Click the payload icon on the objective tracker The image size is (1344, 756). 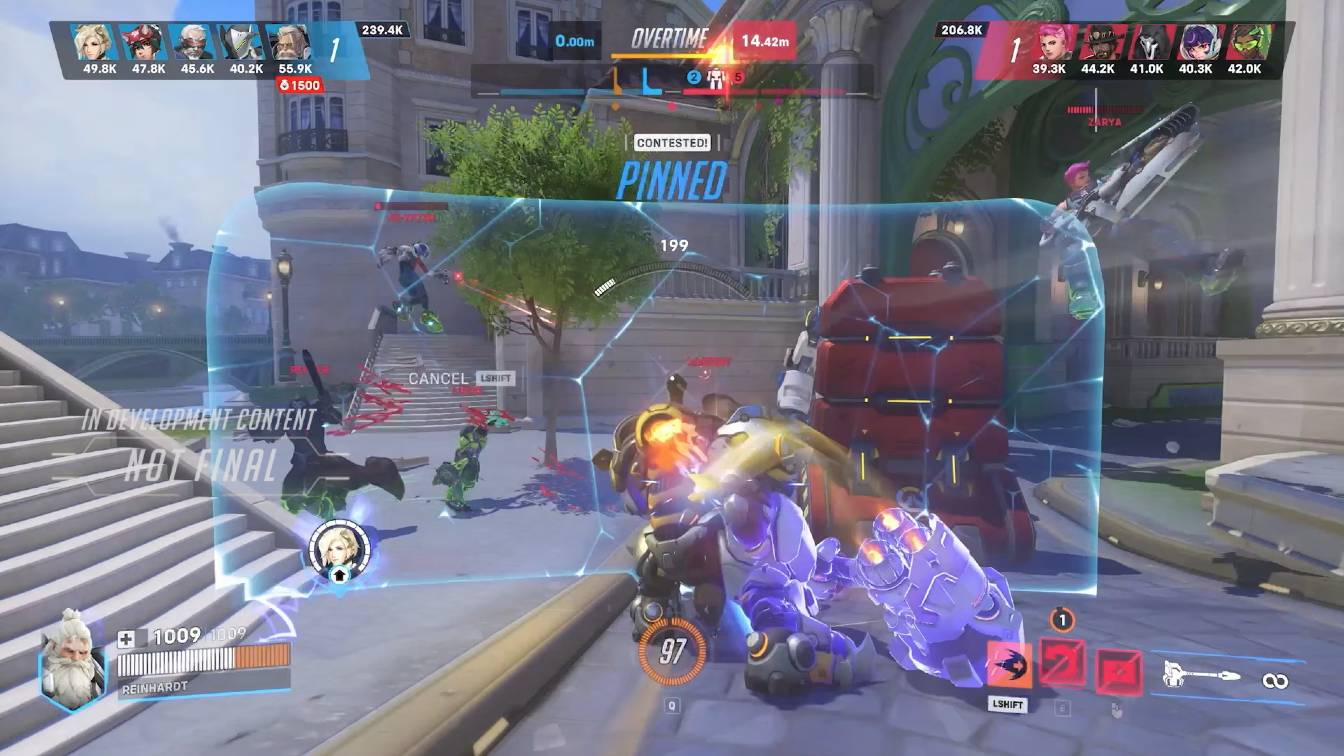tap(716, 76)
